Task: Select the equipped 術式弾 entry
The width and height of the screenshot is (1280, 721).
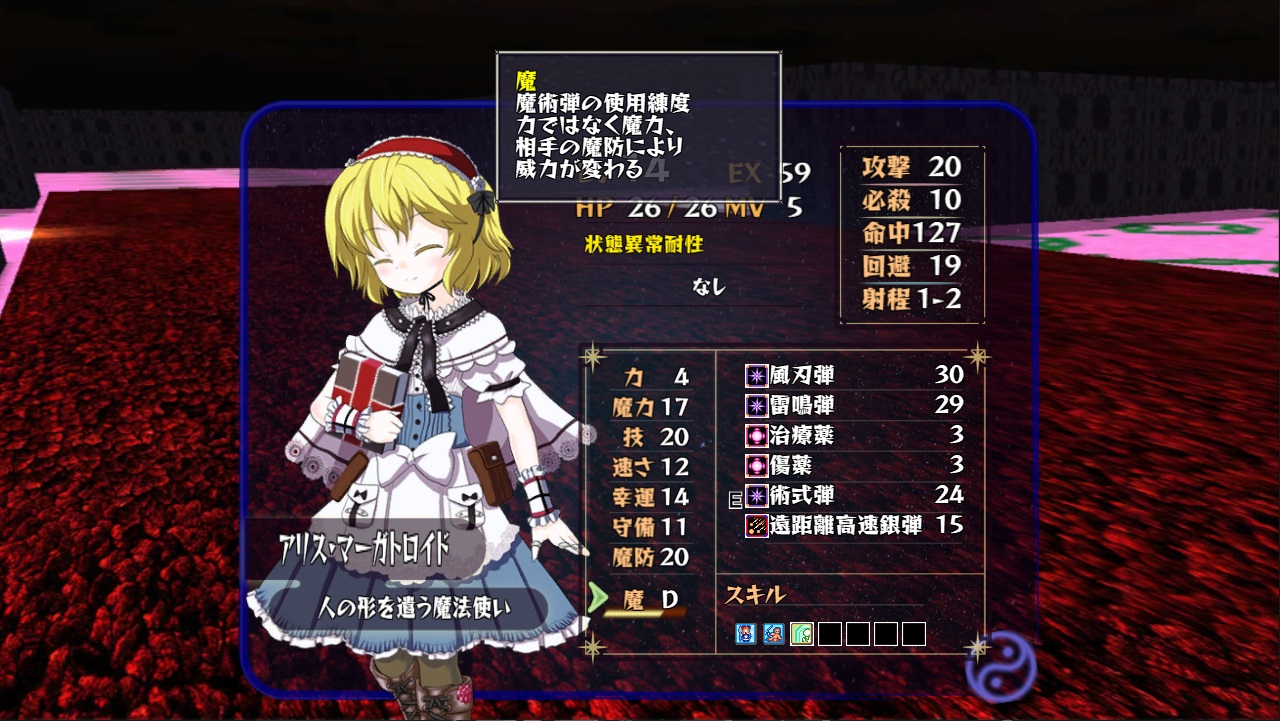Action: click(x=853, y=495)
